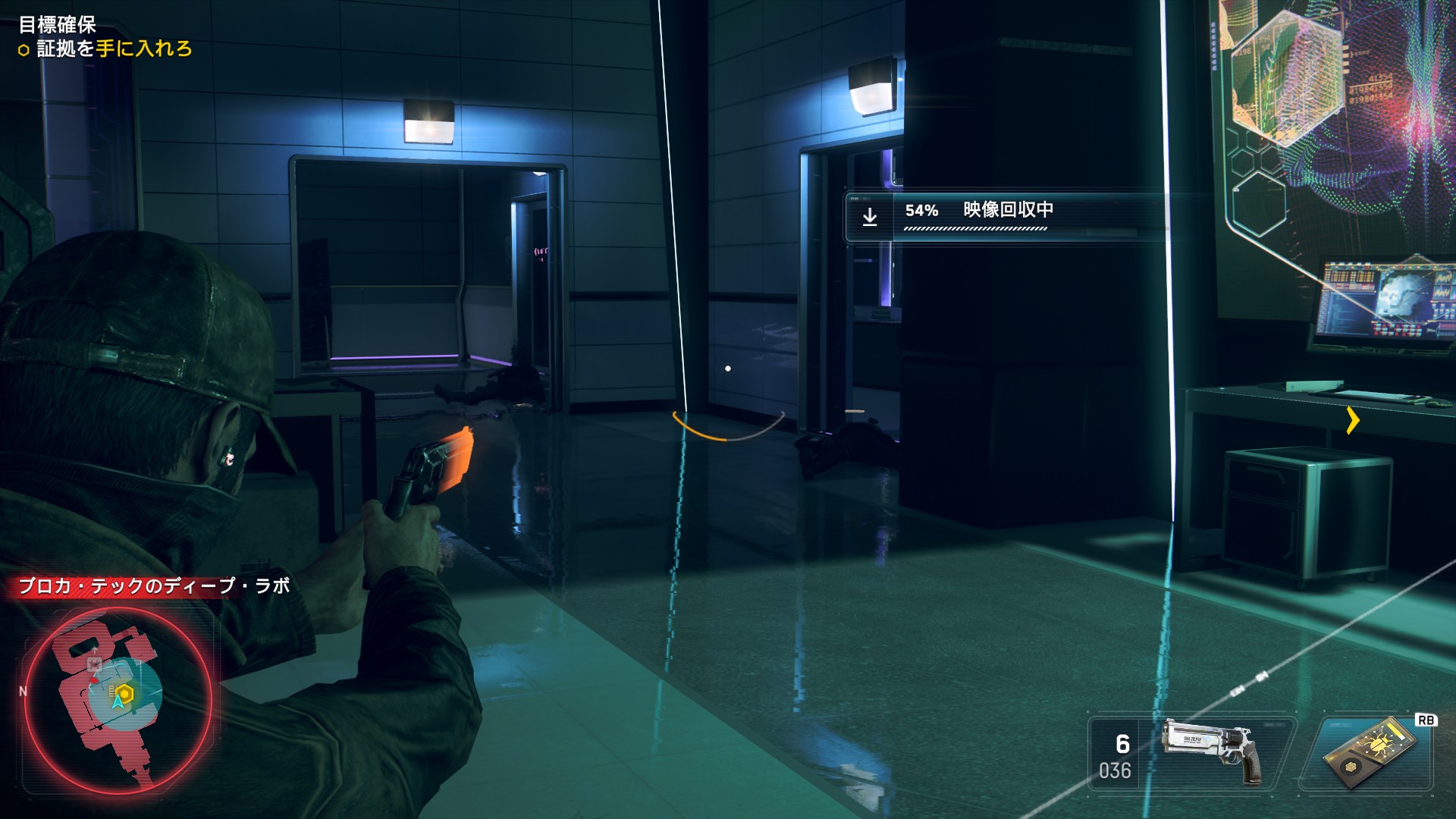This screenshot has height=819, width=1456.
Task: Select the evidence objective tracker text
Action: (x=114, y=49)
